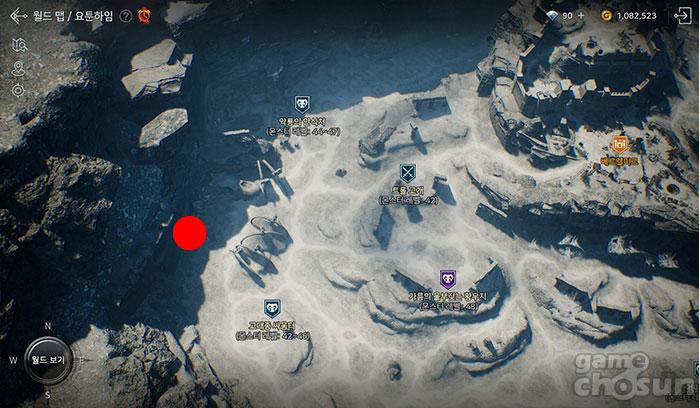Click the red alarm clock icon

point(144,15)
